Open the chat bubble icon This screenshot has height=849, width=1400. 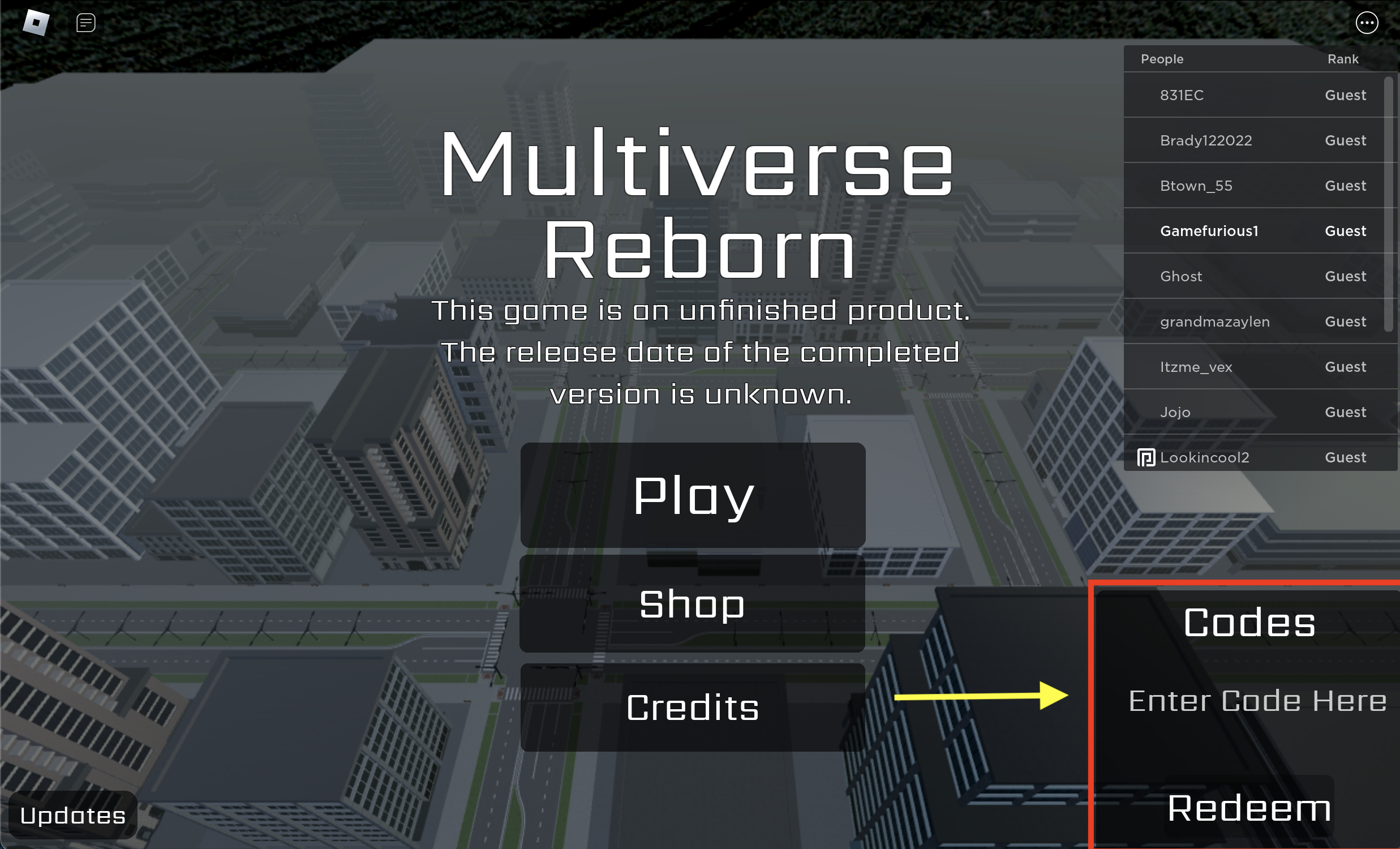[85, 22]
